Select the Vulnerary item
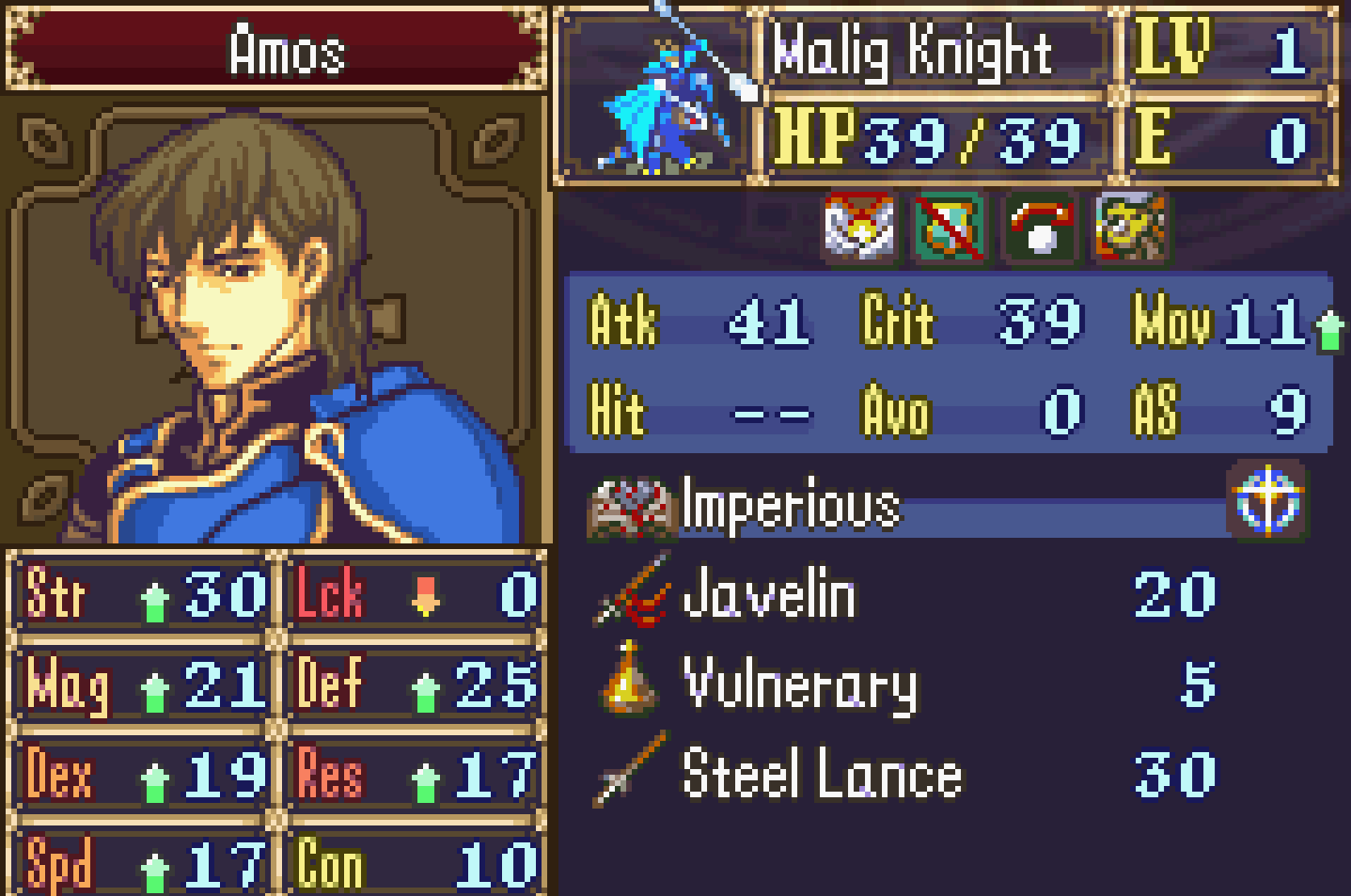1351x896 pixels. pyautogui.click(x=799, y=685)
